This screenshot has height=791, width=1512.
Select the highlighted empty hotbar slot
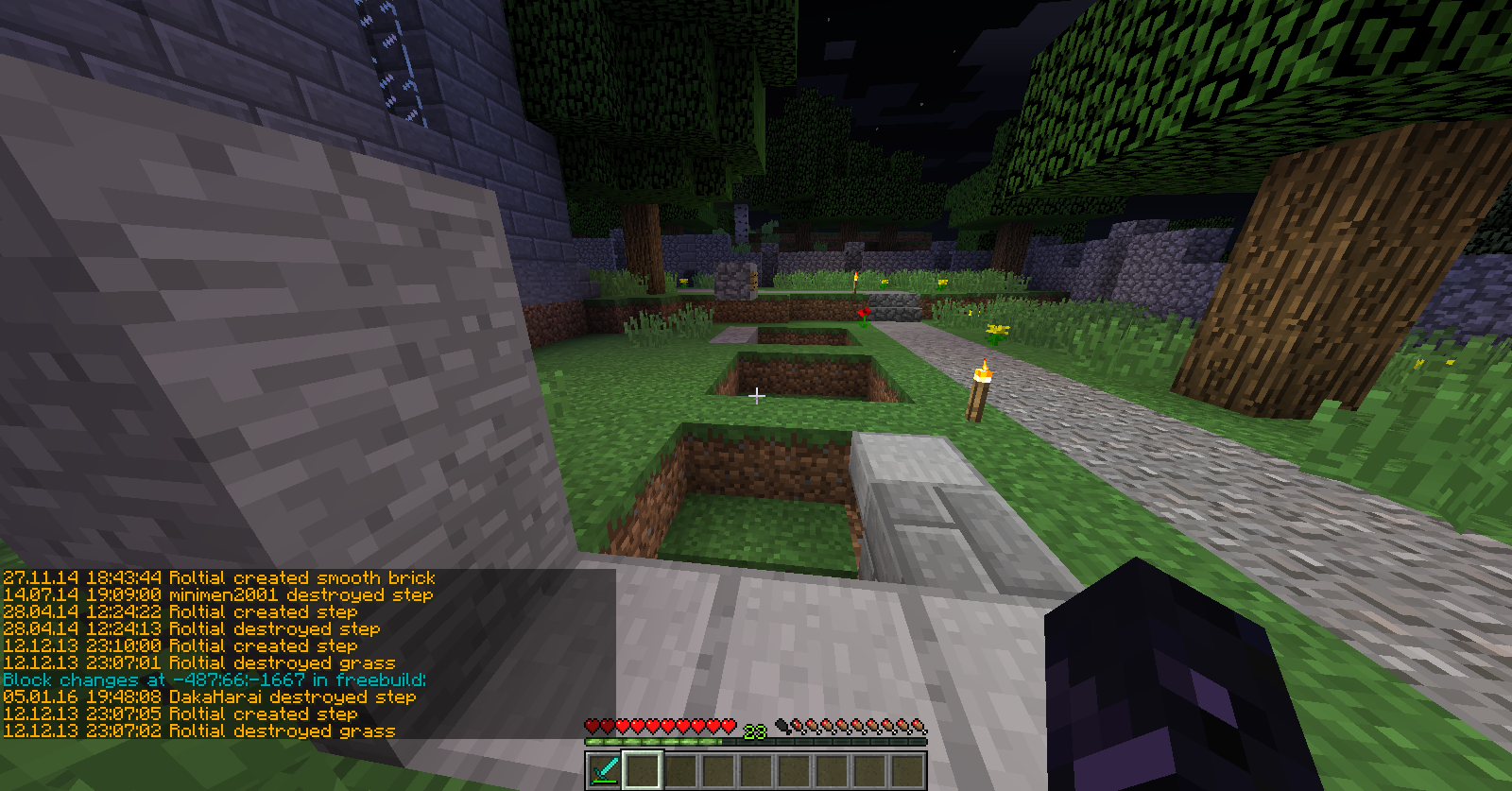(643, 770)
